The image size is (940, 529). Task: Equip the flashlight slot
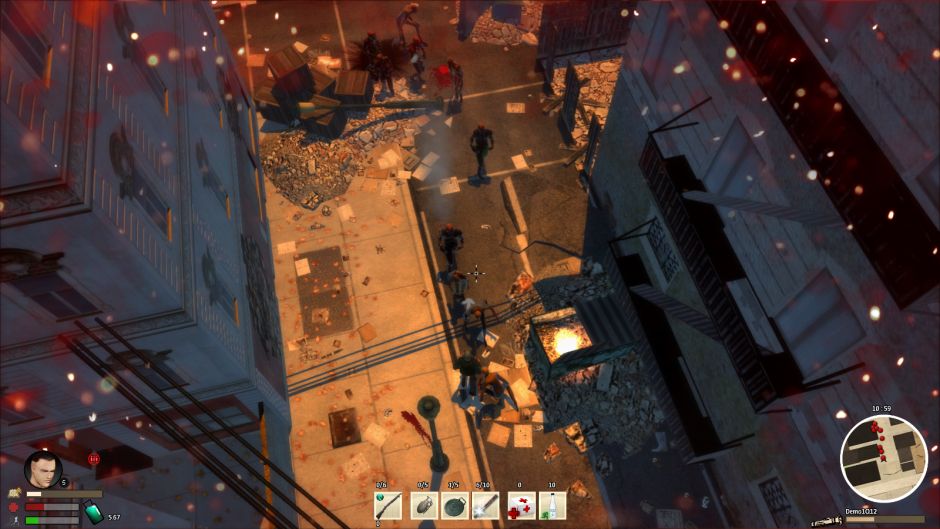coord(486,506)
